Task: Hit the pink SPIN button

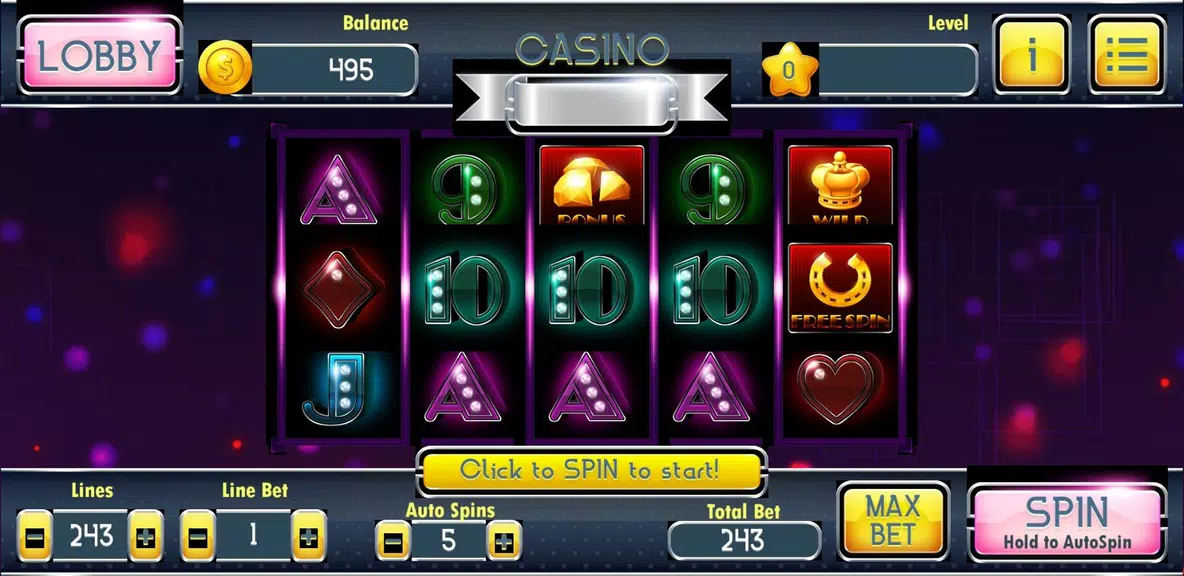Action: (1067, 522)
